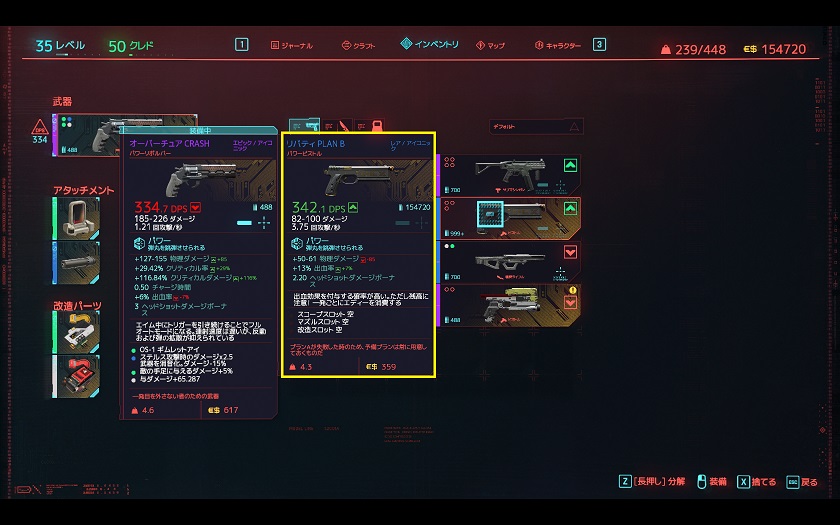Screen dimensions: 840x525
Task: Pick the yellow weapon mod part slot
Action: [x=76, y=332]
